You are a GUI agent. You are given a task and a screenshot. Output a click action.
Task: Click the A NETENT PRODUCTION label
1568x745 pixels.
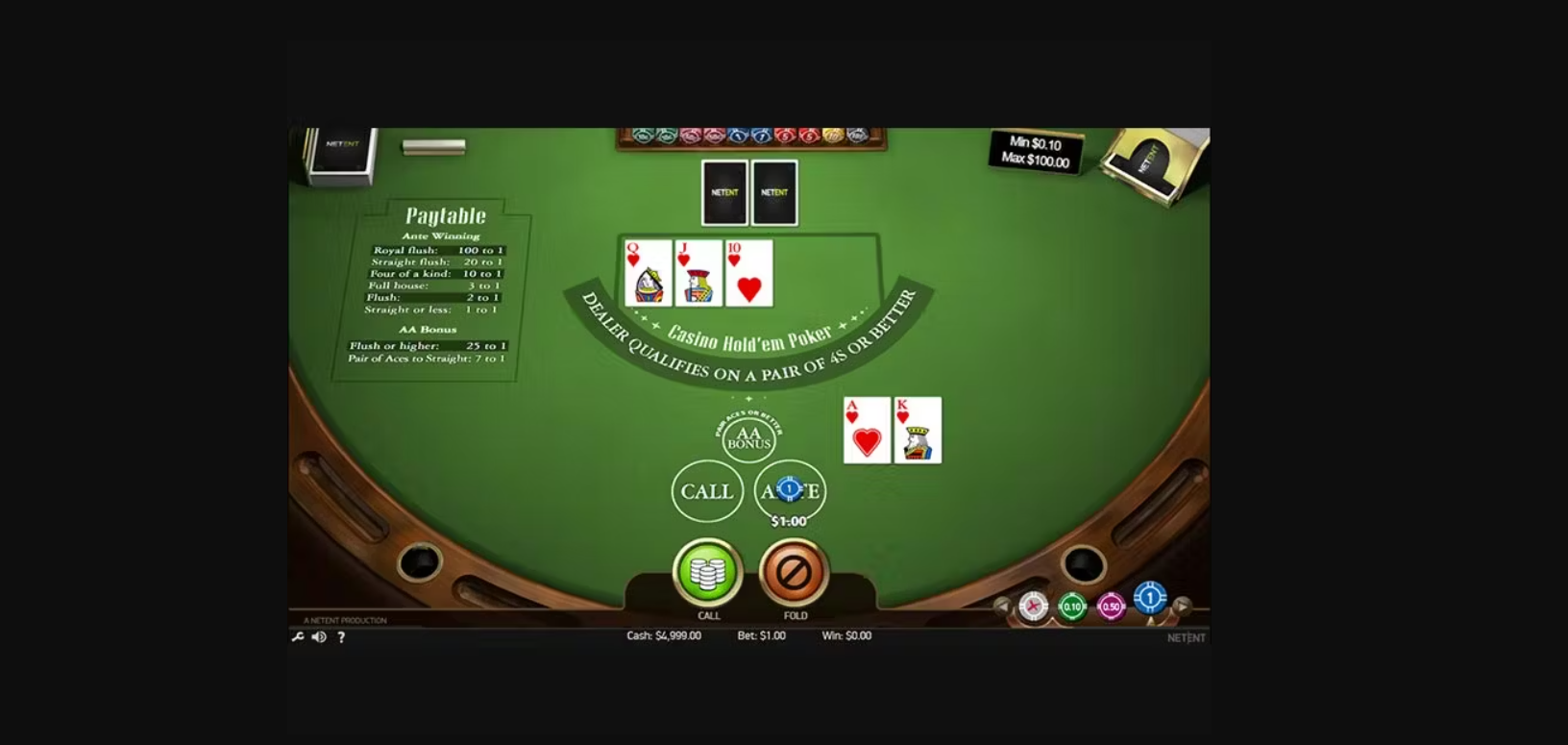click(x=344, y=620)
